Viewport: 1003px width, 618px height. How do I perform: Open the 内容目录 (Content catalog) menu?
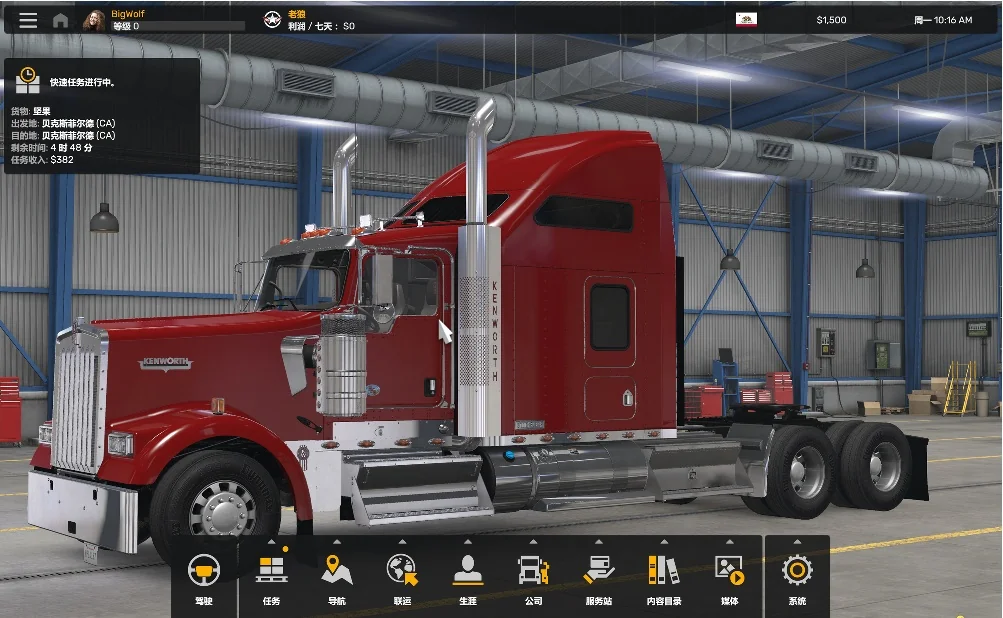pyautogui.click(x=663, y=576)
